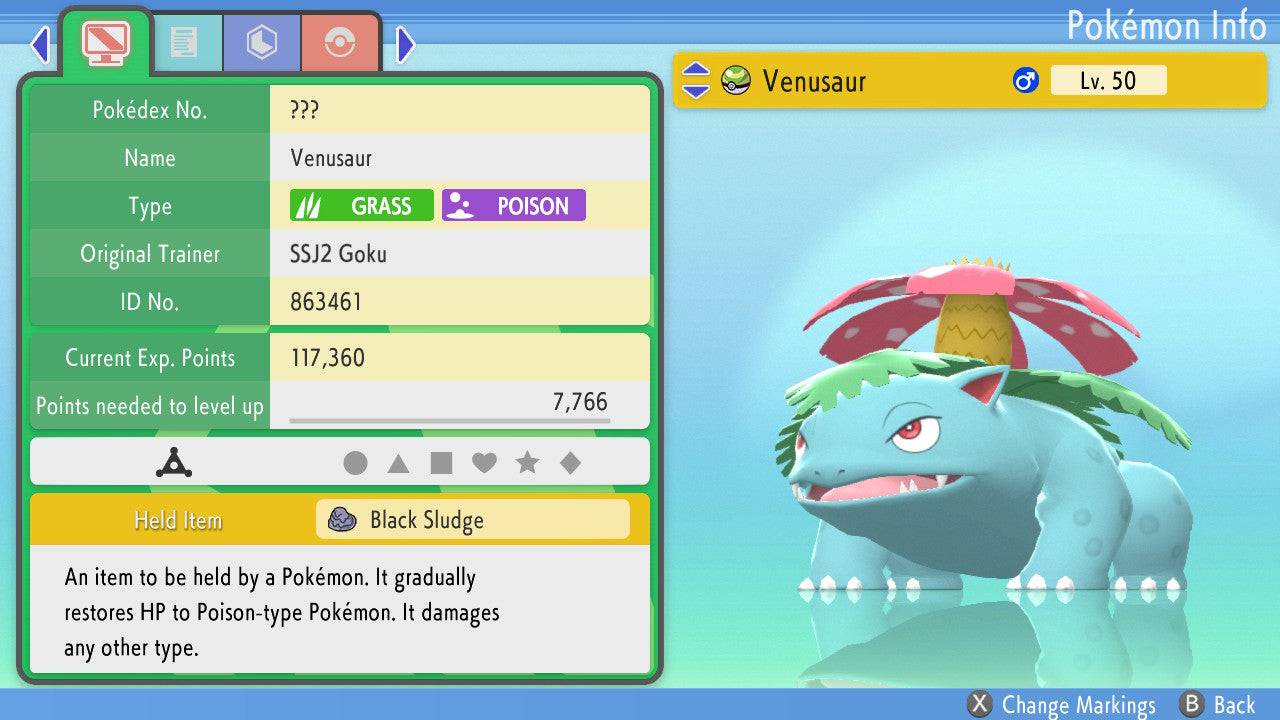Open the skills and stats tab
The image size is (1280, 720).
[x=262, y=42]
